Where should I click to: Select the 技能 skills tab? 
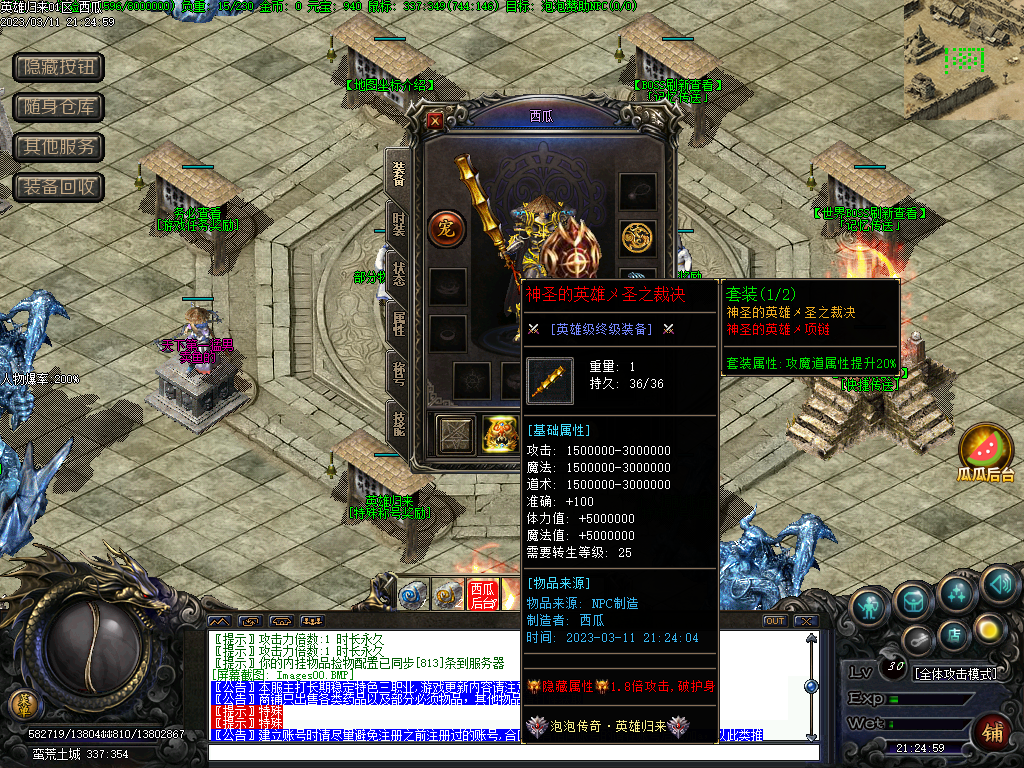398,421
